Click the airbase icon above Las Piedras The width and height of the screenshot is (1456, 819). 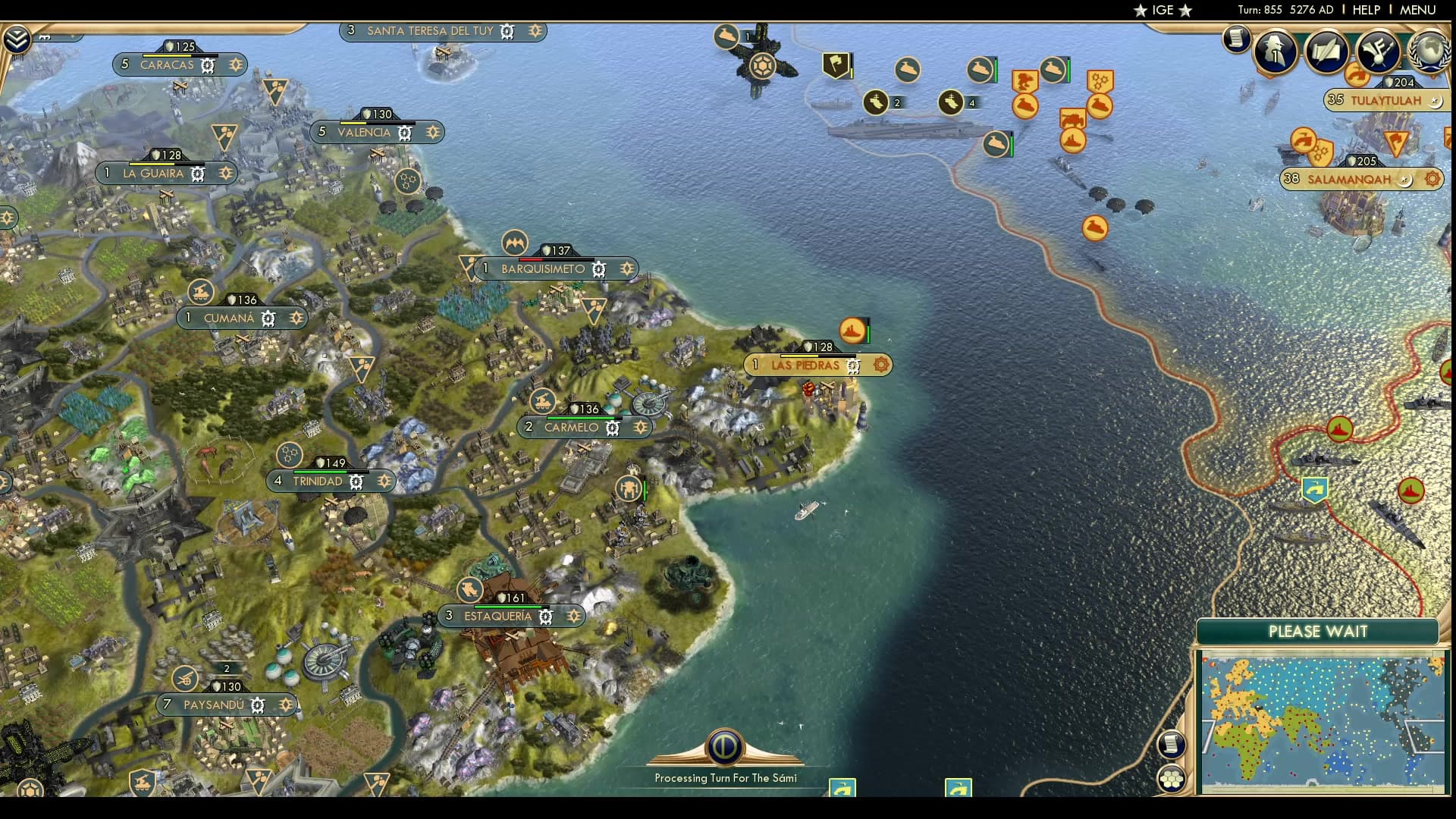click(851, 331)
